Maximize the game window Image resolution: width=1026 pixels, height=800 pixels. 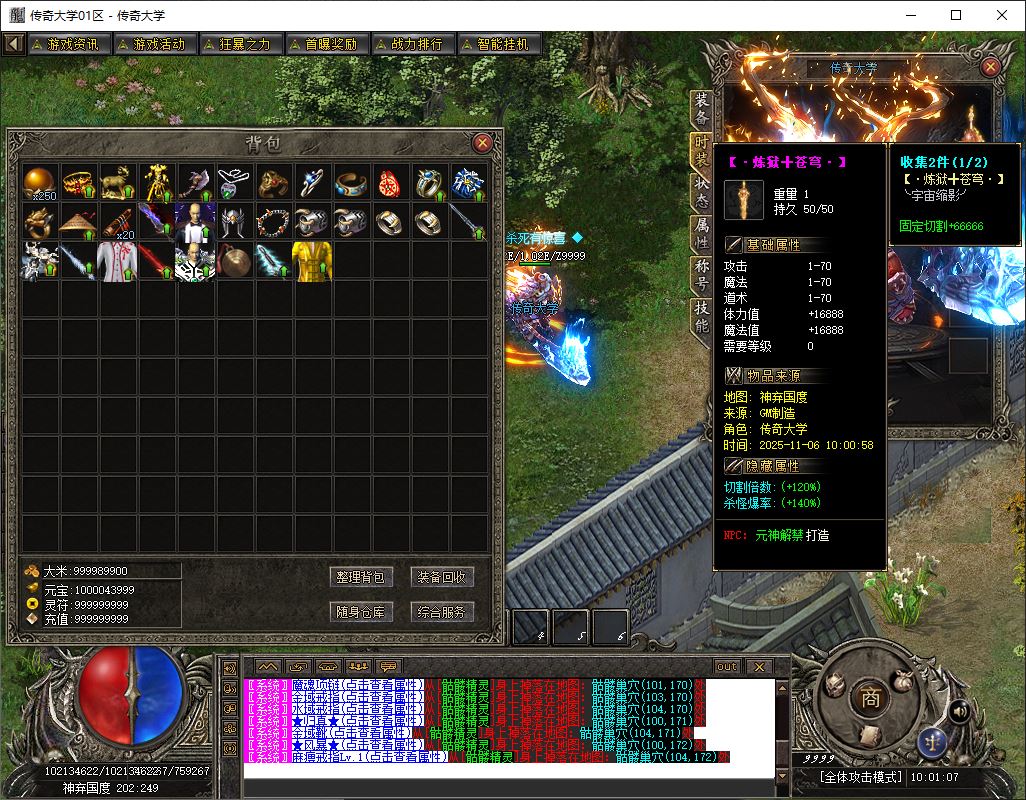click(956, 15)
